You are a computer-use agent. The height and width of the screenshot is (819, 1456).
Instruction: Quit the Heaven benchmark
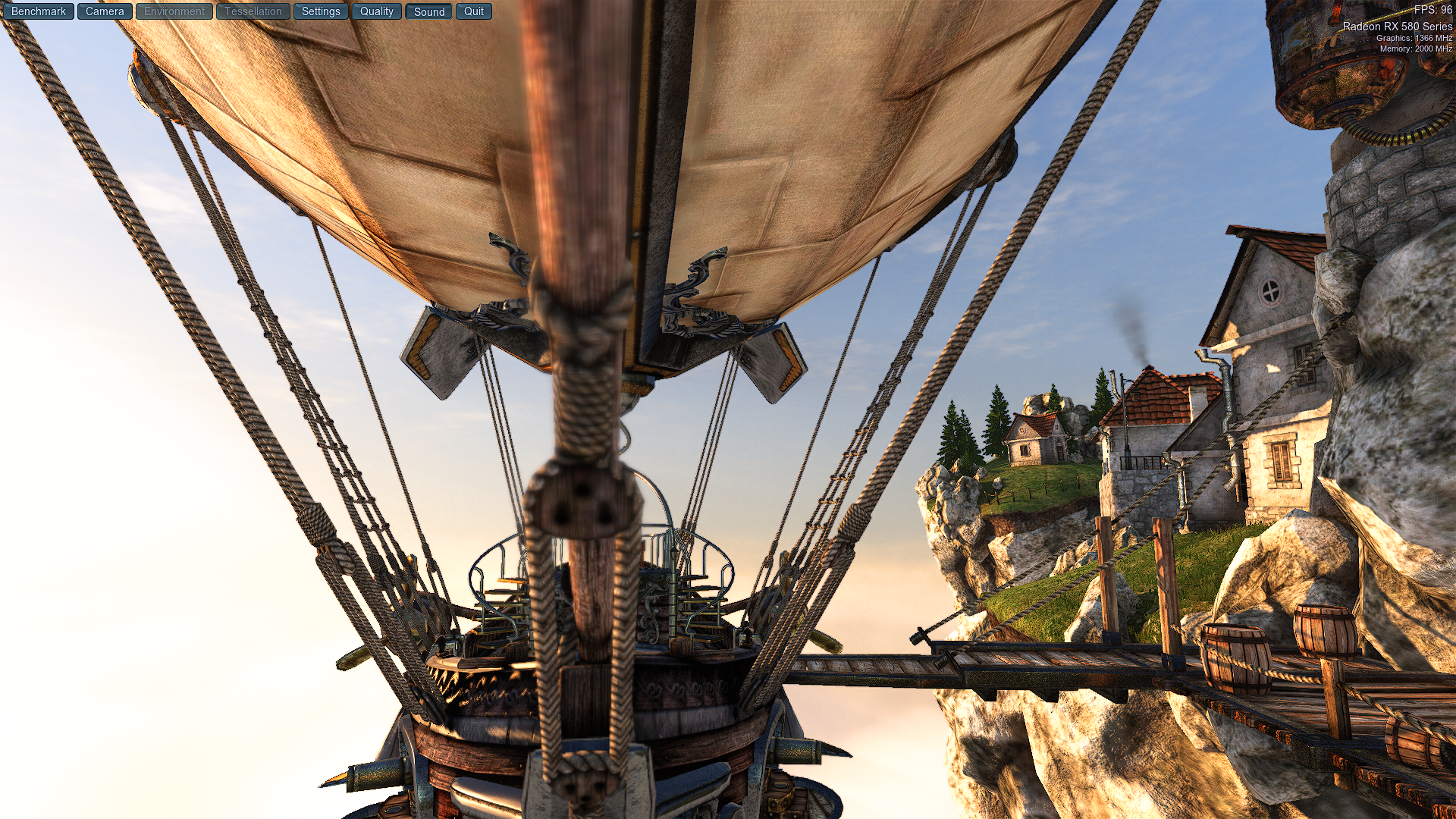pyautogui.click(x=474, y=11)
